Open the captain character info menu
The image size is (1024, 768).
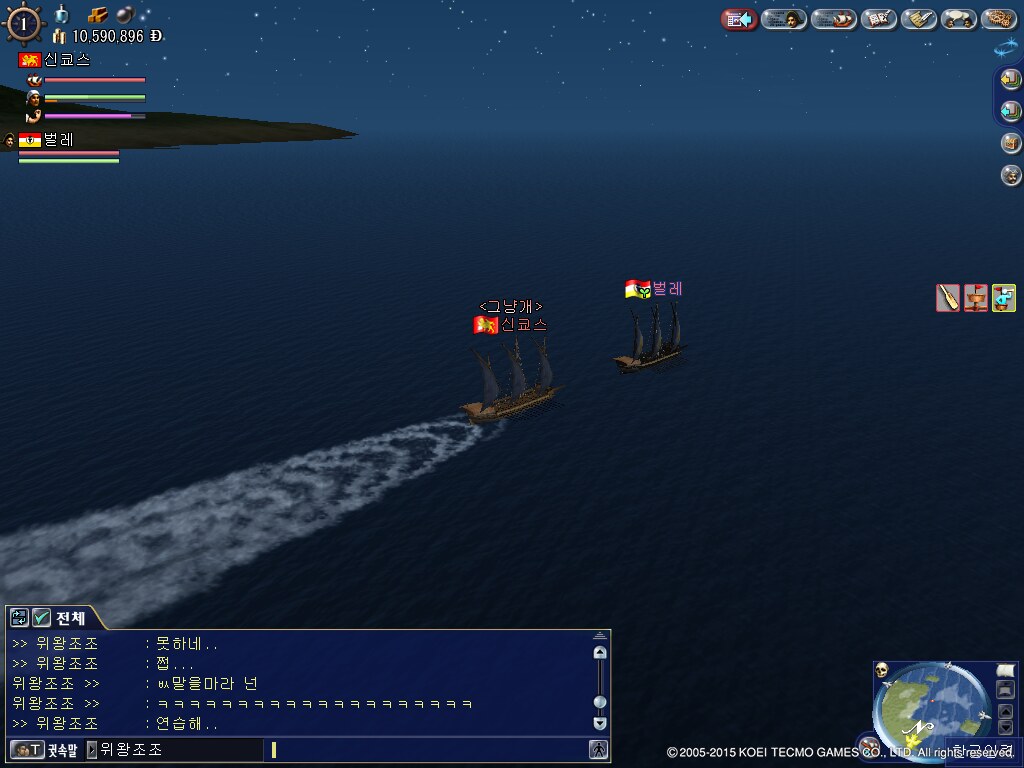[x=784, y=19]
